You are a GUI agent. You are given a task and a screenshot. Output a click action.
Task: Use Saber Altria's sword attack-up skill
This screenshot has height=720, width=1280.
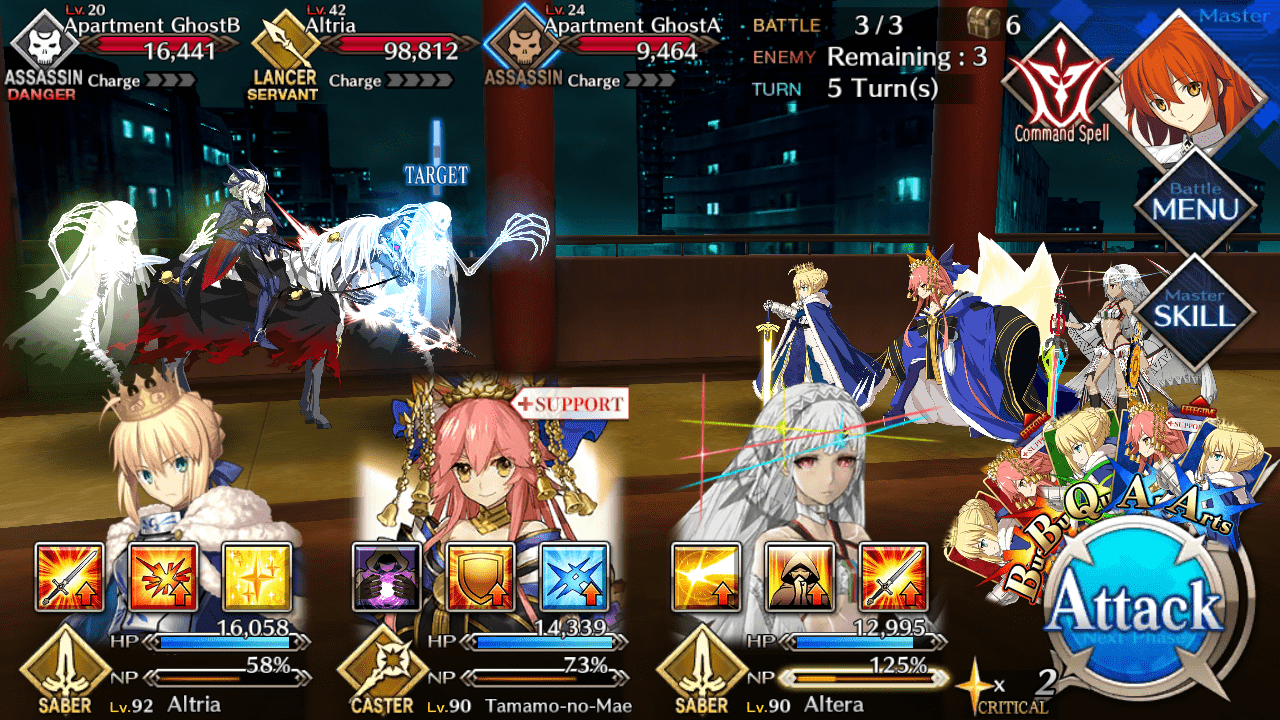70,577
